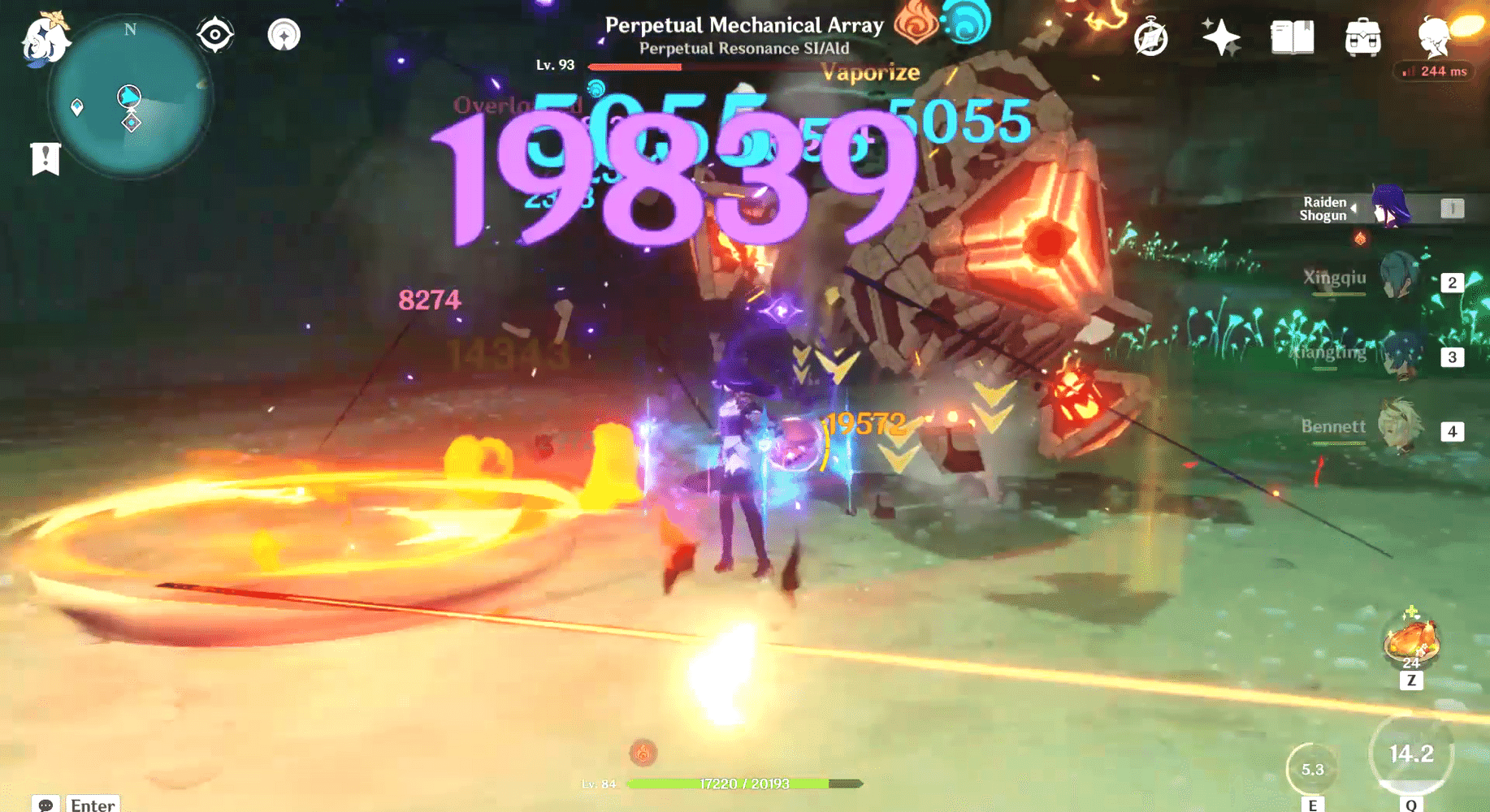Open the full map via the minimap
This screenshot has width=1490, height=812.
(x=130, y=97)
